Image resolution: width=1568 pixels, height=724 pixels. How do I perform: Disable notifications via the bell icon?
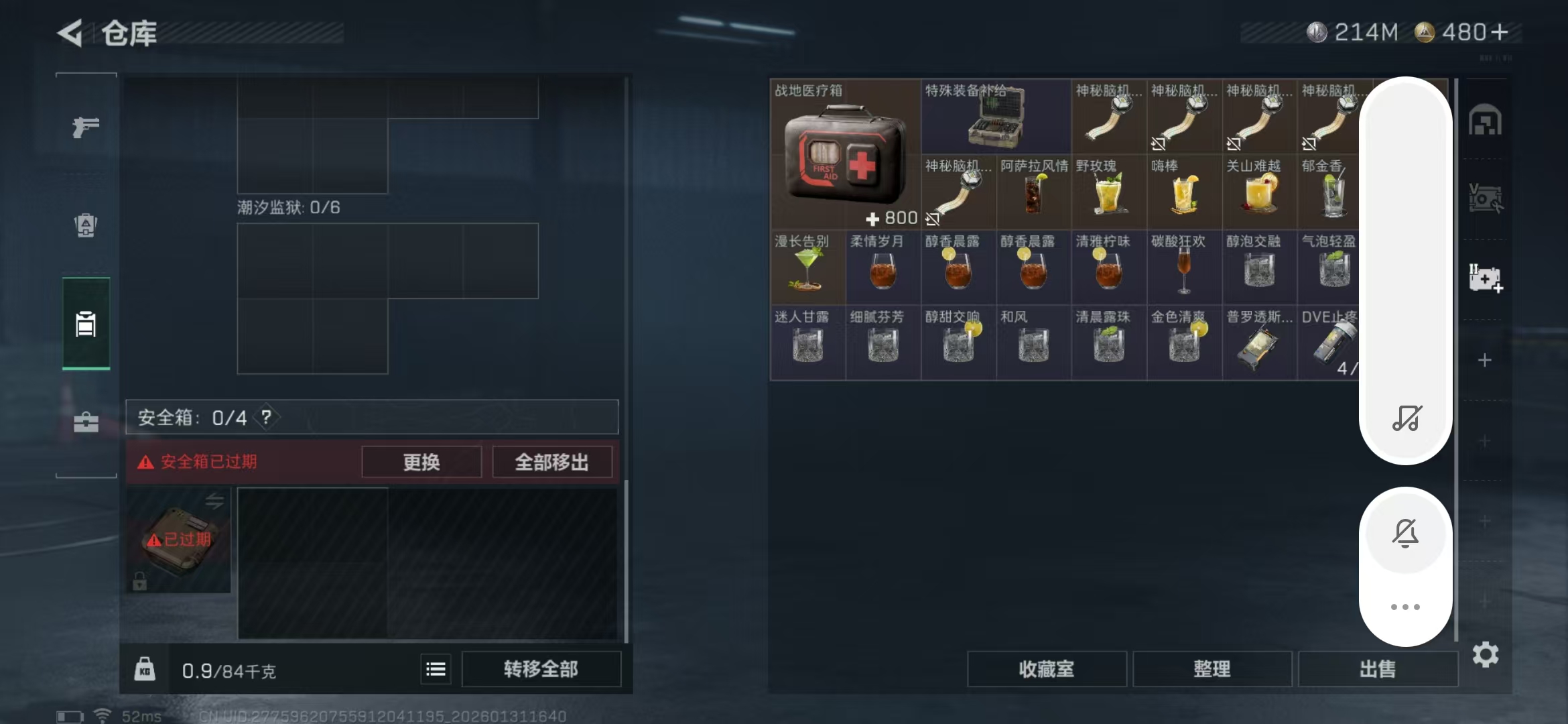pyautogui.click(x=1406, y=533)
